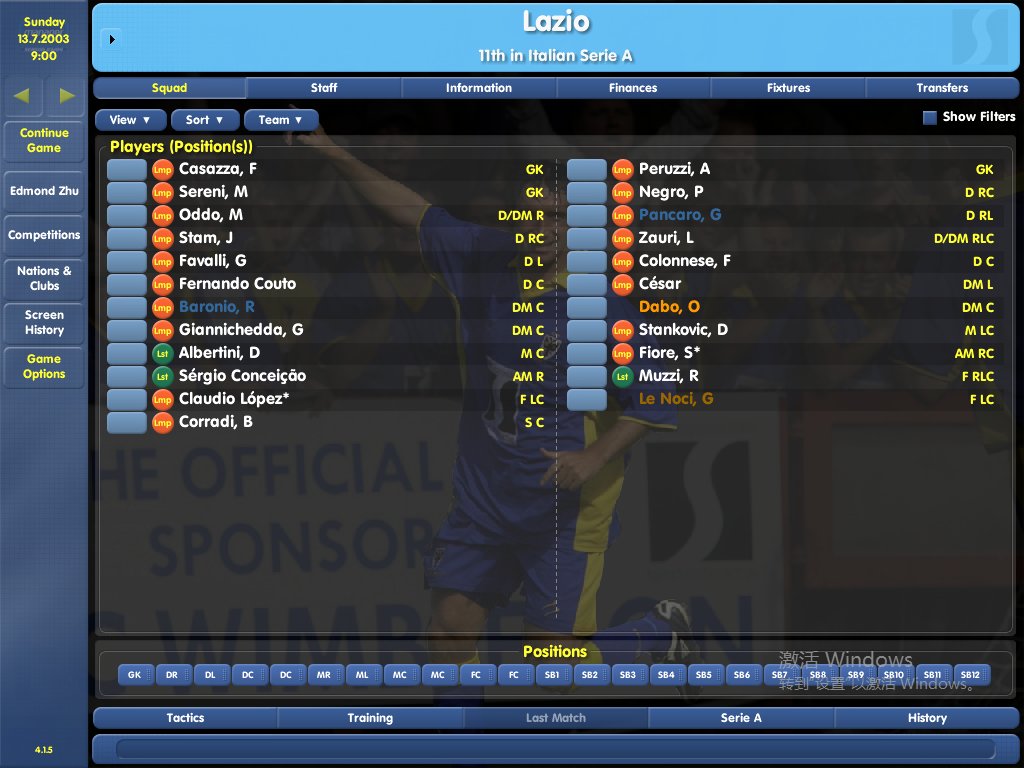Select player Stam, J
This screenshot has width=1024, height=768.
[x=206, y=238]
